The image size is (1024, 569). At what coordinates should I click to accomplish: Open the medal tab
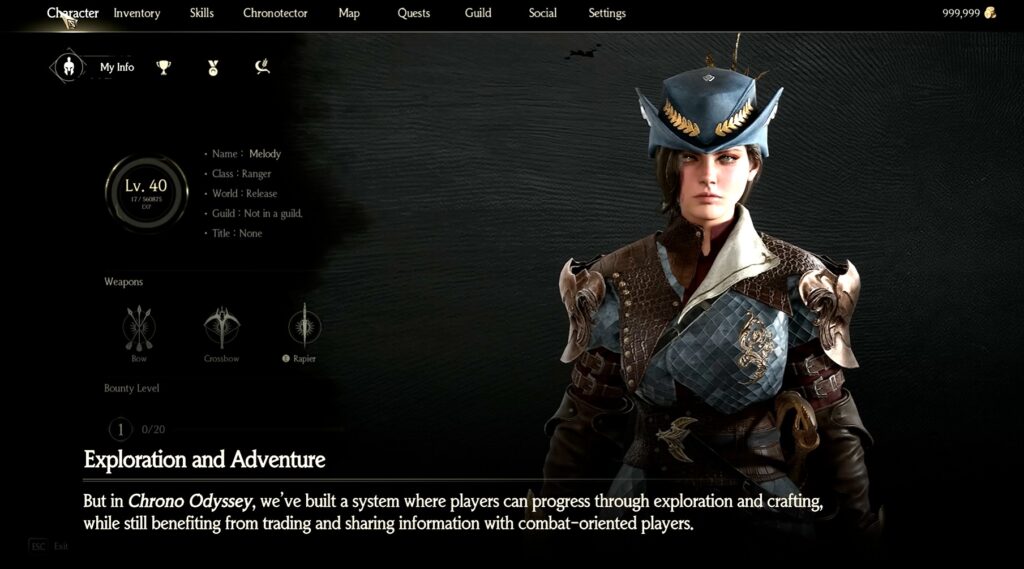212,67
